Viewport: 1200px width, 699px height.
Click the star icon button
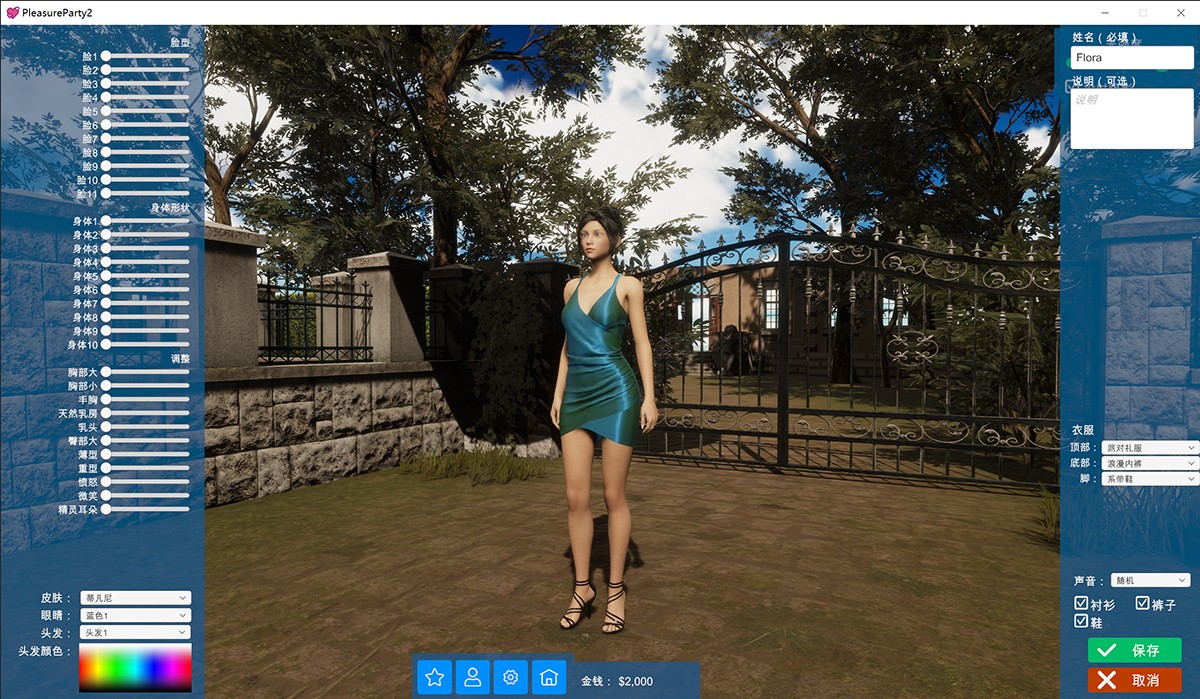coord(434,677)
